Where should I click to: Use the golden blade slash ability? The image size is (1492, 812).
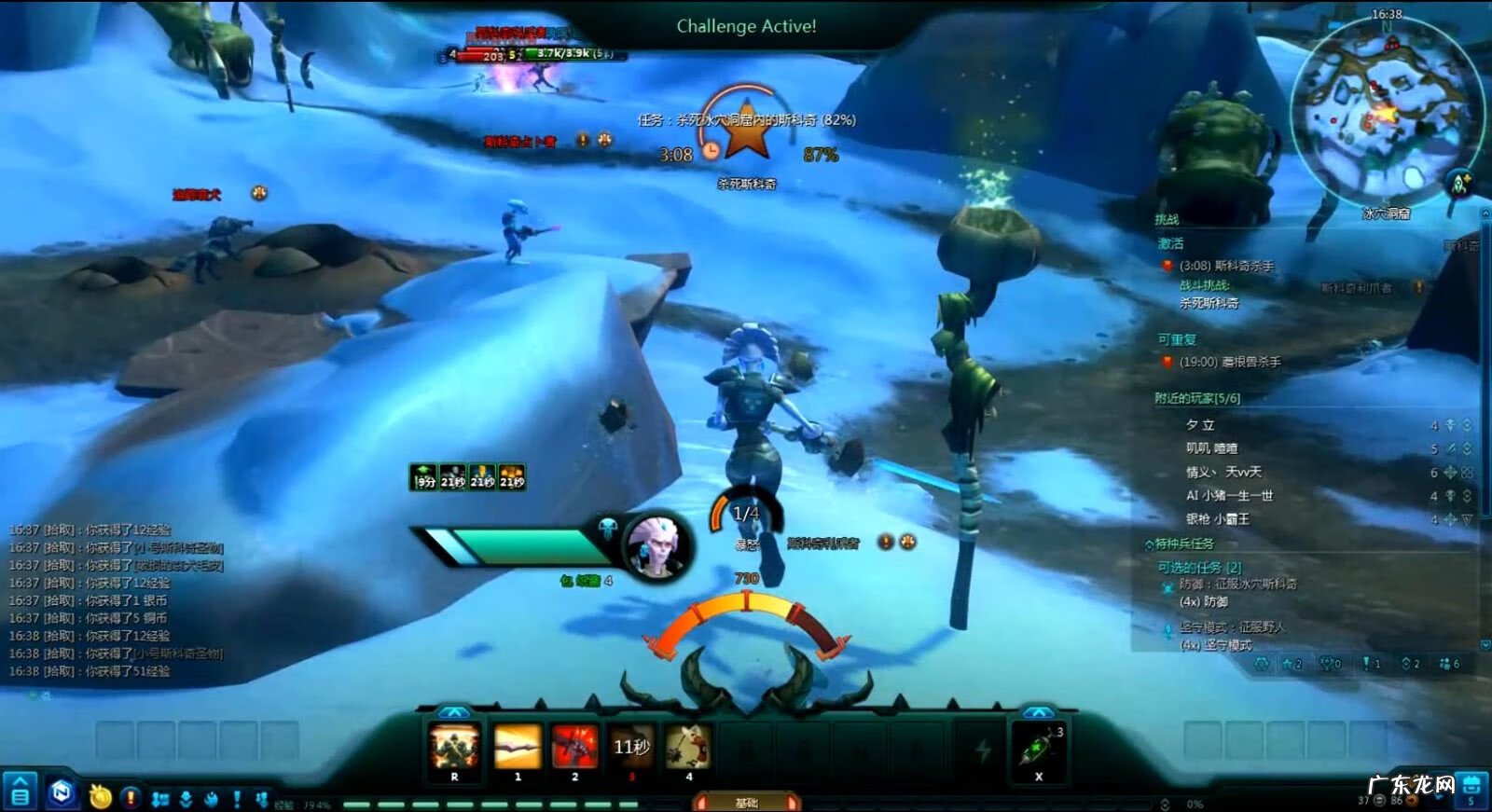(517, 747)
